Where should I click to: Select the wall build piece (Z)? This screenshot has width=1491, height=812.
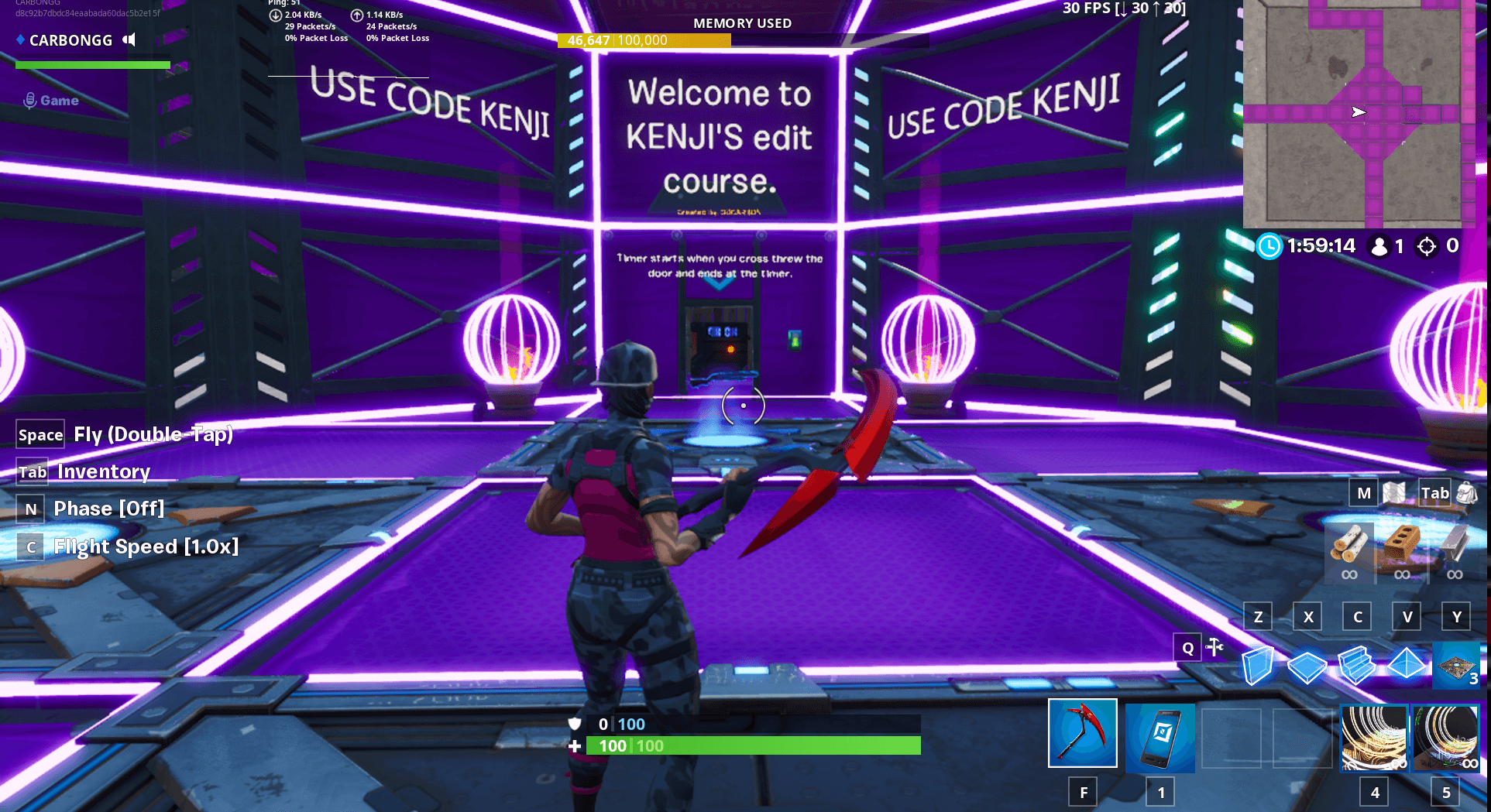coord(1258,666)
